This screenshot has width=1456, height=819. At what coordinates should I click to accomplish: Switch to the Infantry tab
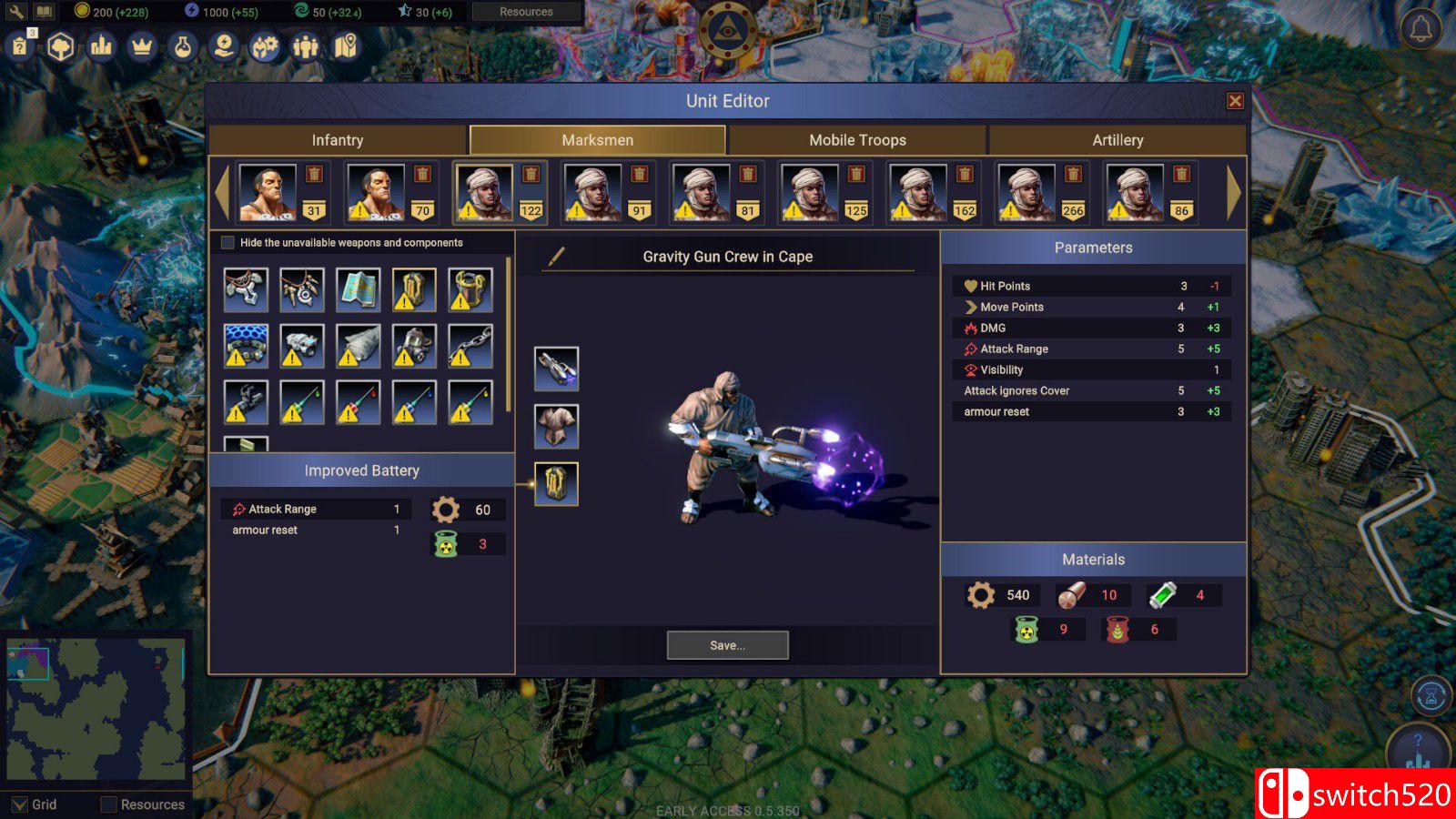tap(338, 140)
